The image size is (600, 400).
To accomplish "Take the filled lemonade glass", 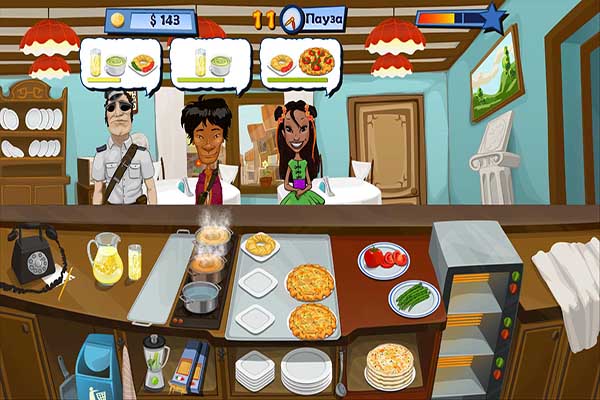I will 135,264.
